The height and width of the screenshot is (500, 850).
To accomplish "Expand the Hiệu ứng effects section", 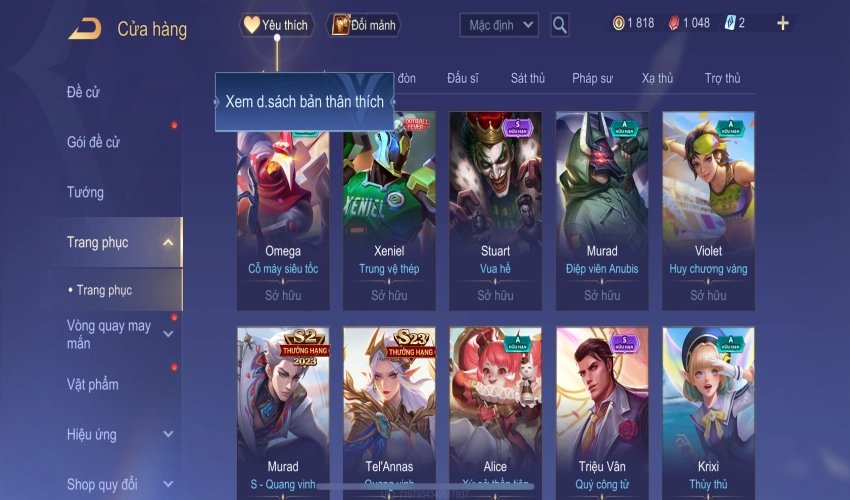I will (x=168, y=435).
